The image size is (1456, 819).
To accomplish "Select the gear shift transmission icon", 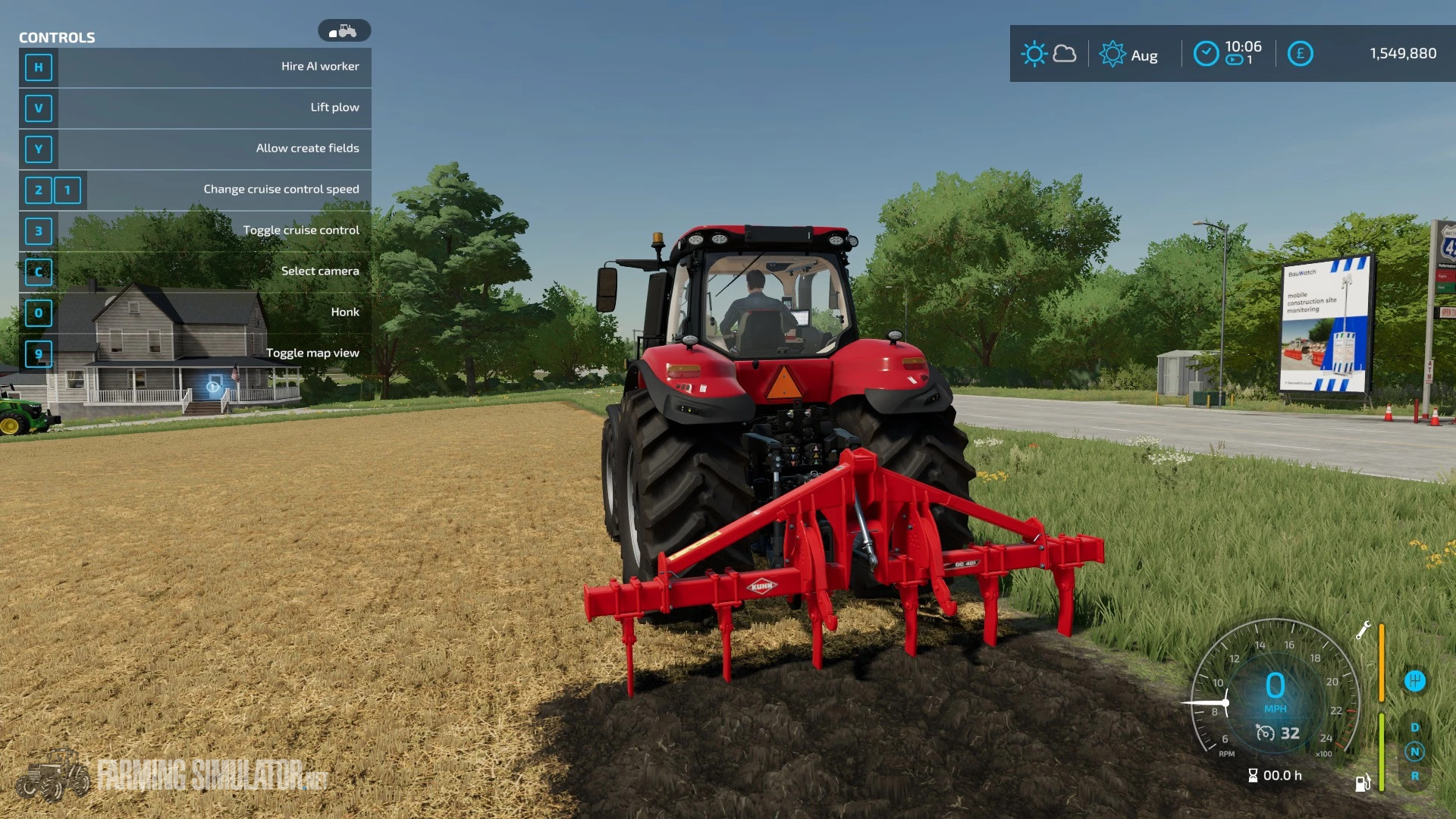I will [1415, 682].
